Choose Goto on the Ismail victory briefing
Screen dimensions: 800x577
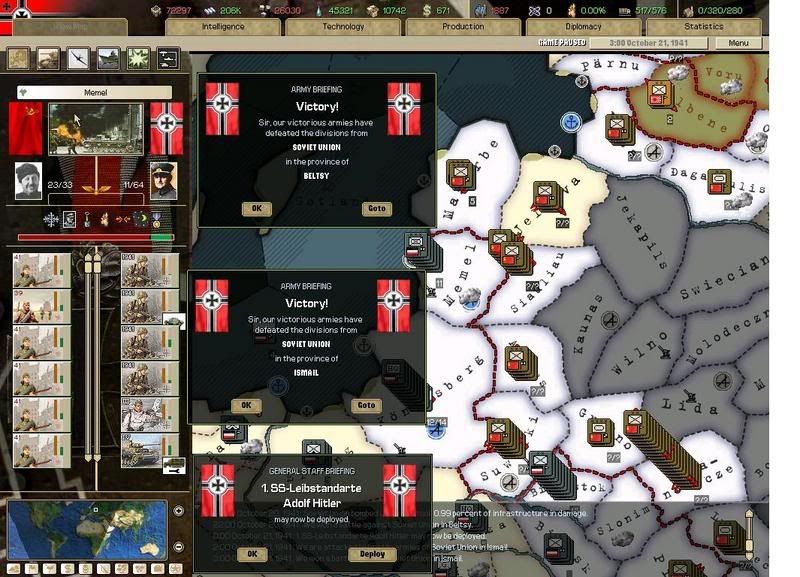click(367, 405)
